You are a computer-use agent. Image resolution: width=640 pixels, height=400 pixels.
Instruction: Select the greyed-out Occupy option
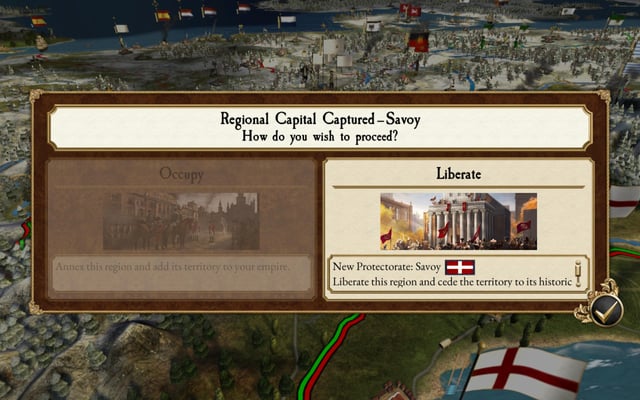click(x=181, y=174)
